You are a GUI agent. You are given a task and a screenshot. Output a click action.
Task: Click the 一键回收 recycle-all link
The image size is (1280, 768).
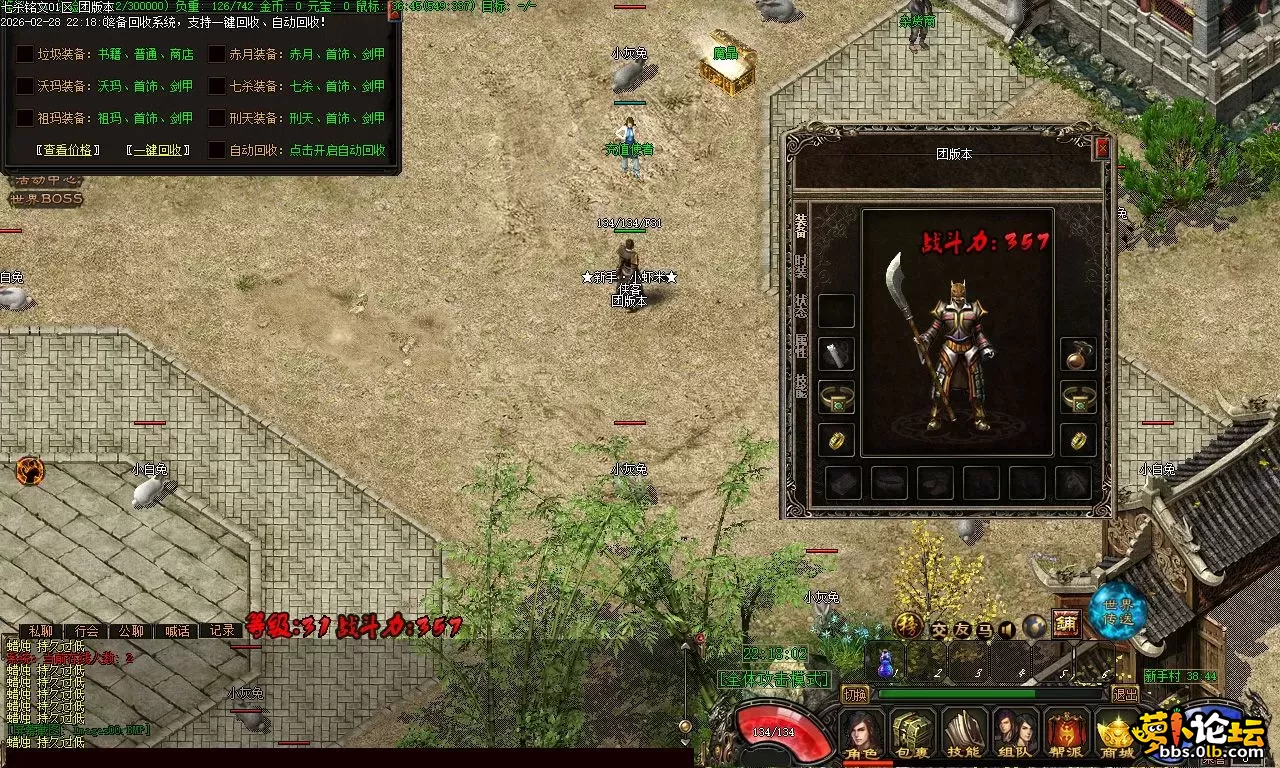[x=158, y=151]
